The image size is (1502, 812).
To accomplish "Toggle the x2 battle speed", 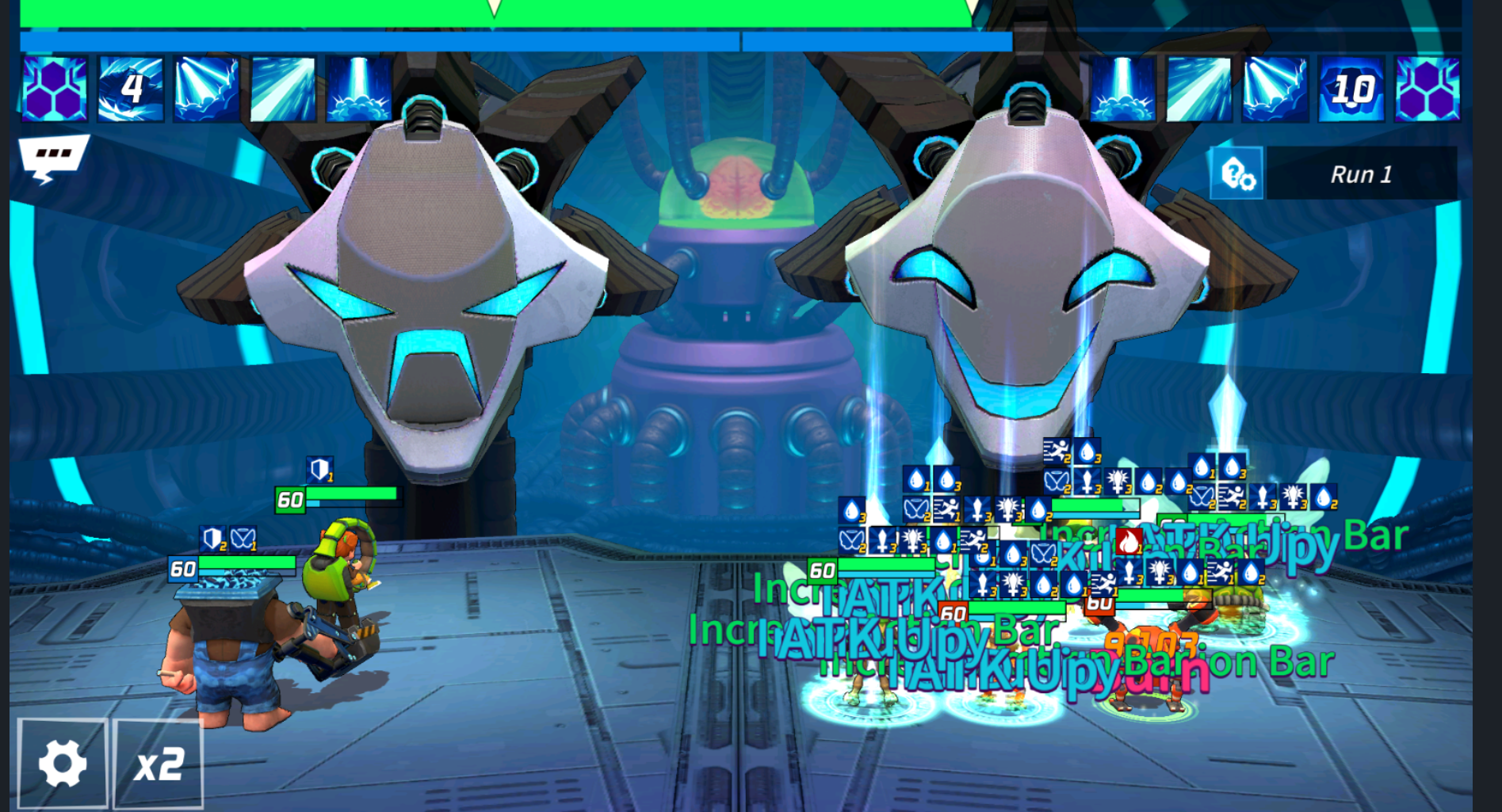I will pos(159,764).
